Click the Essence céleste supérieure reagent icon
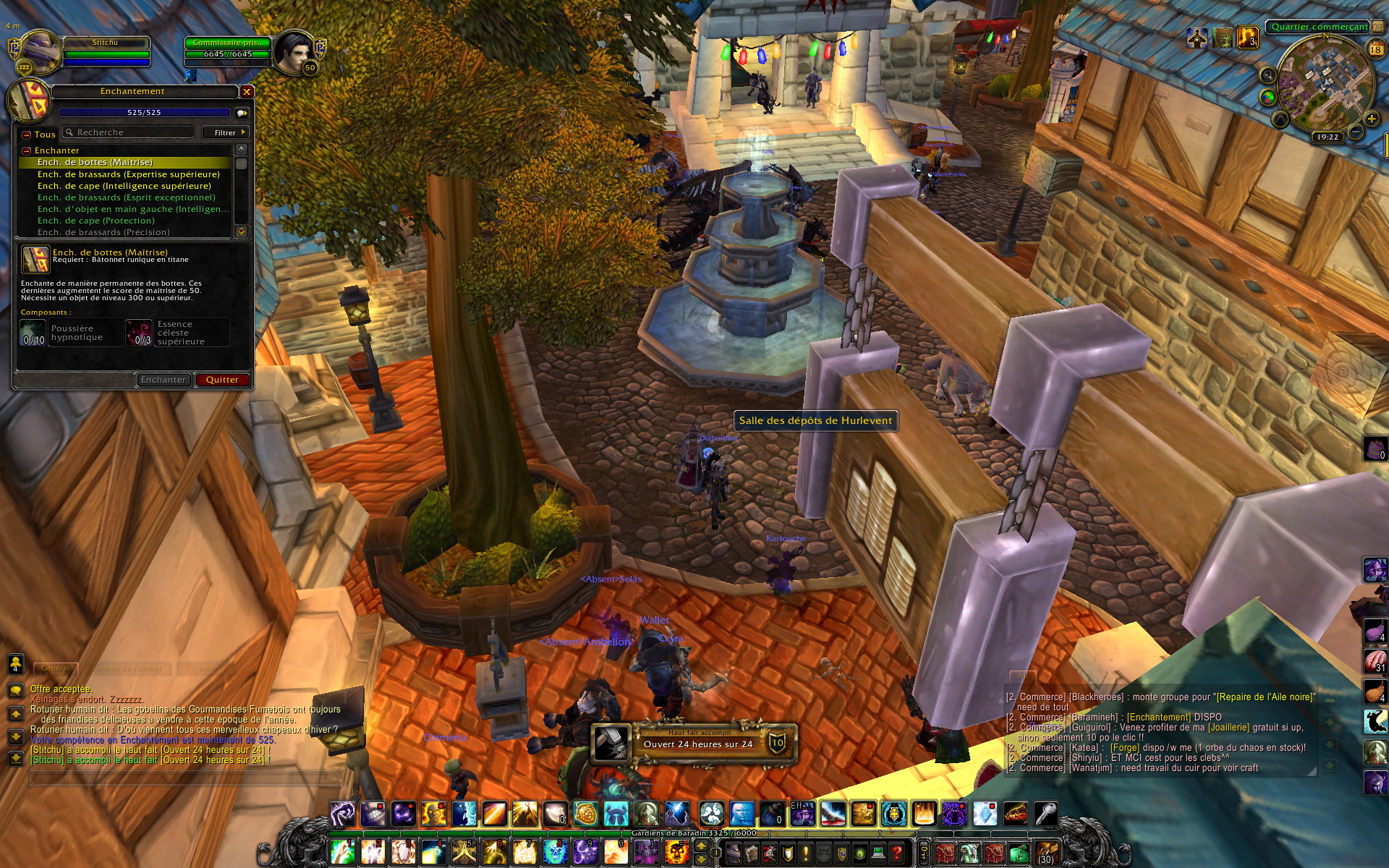 [139, 333]
